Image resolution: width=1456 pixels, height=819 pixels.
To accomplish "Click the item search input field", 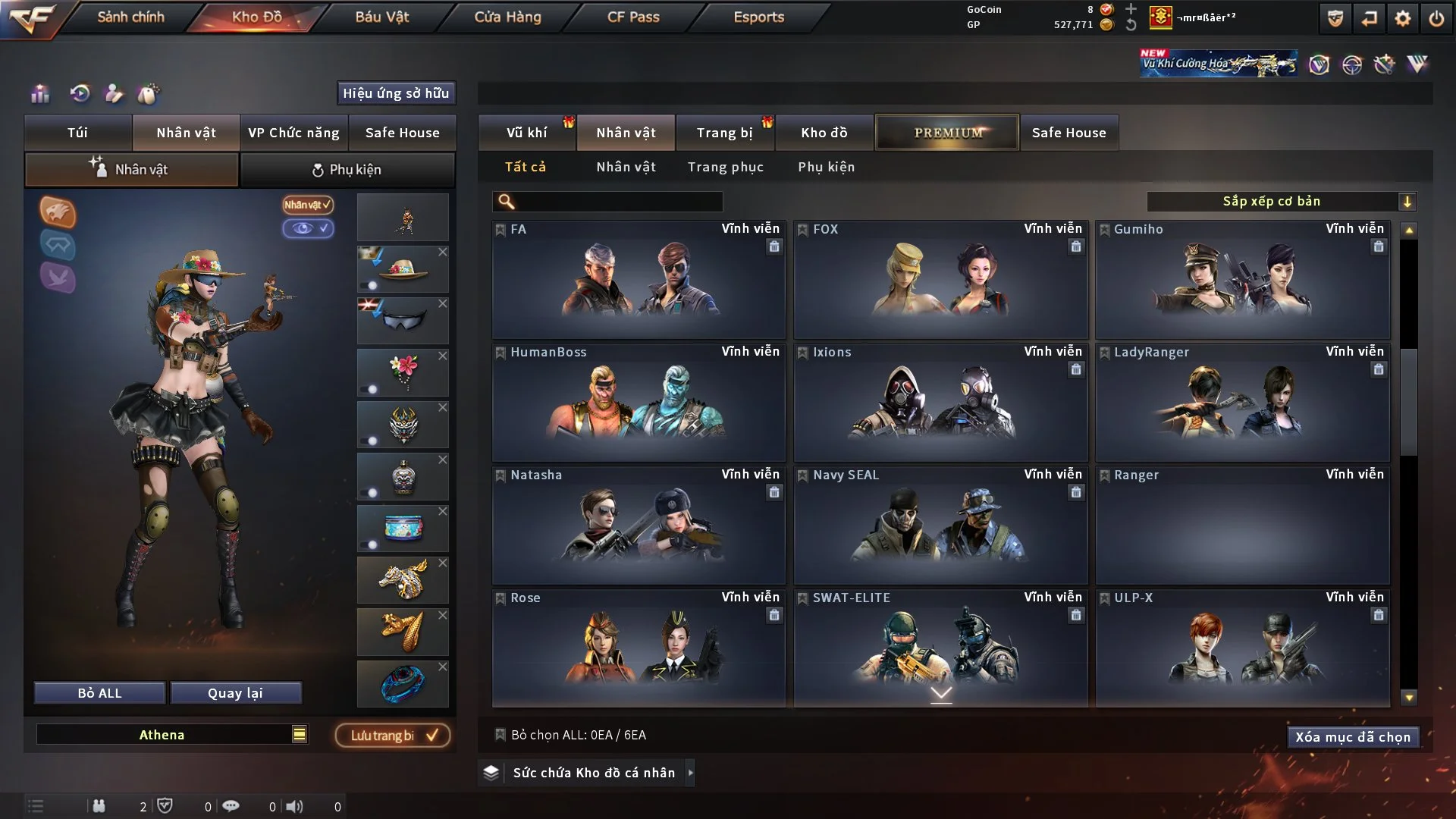I will pos(607,202).
